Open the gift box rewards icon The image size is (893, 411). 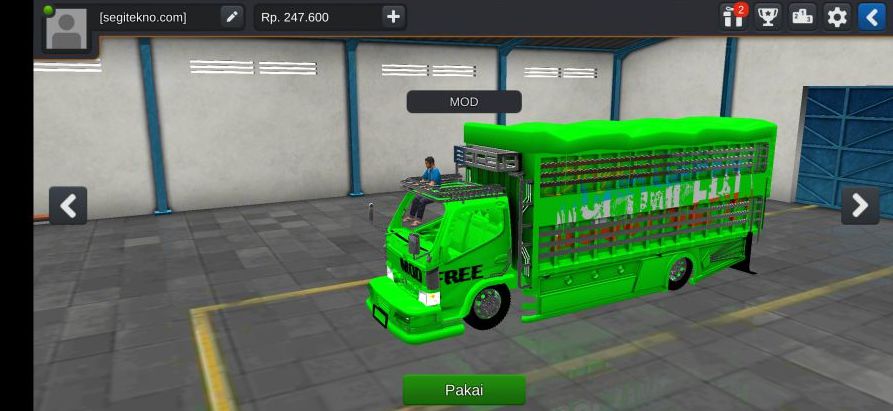(734, 16)
